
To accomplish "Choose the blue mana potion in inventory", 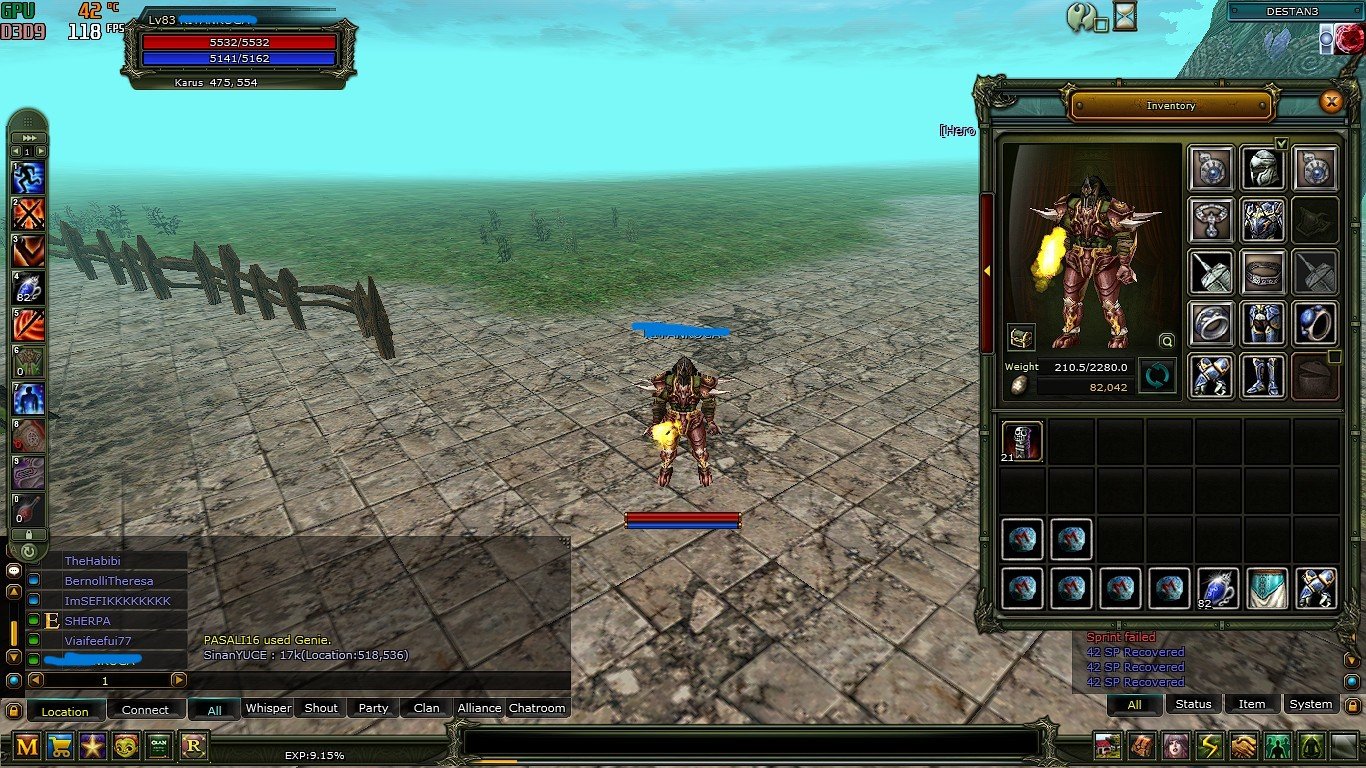I will (1218, 589).
